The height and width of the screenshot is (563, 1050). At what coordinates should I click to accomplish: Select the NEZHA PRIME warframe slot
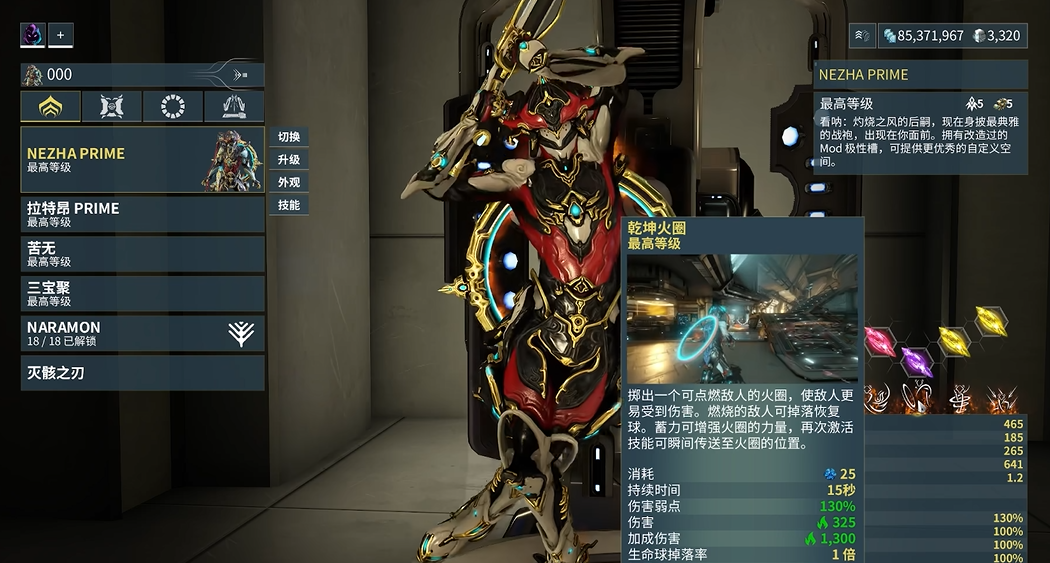142,160
